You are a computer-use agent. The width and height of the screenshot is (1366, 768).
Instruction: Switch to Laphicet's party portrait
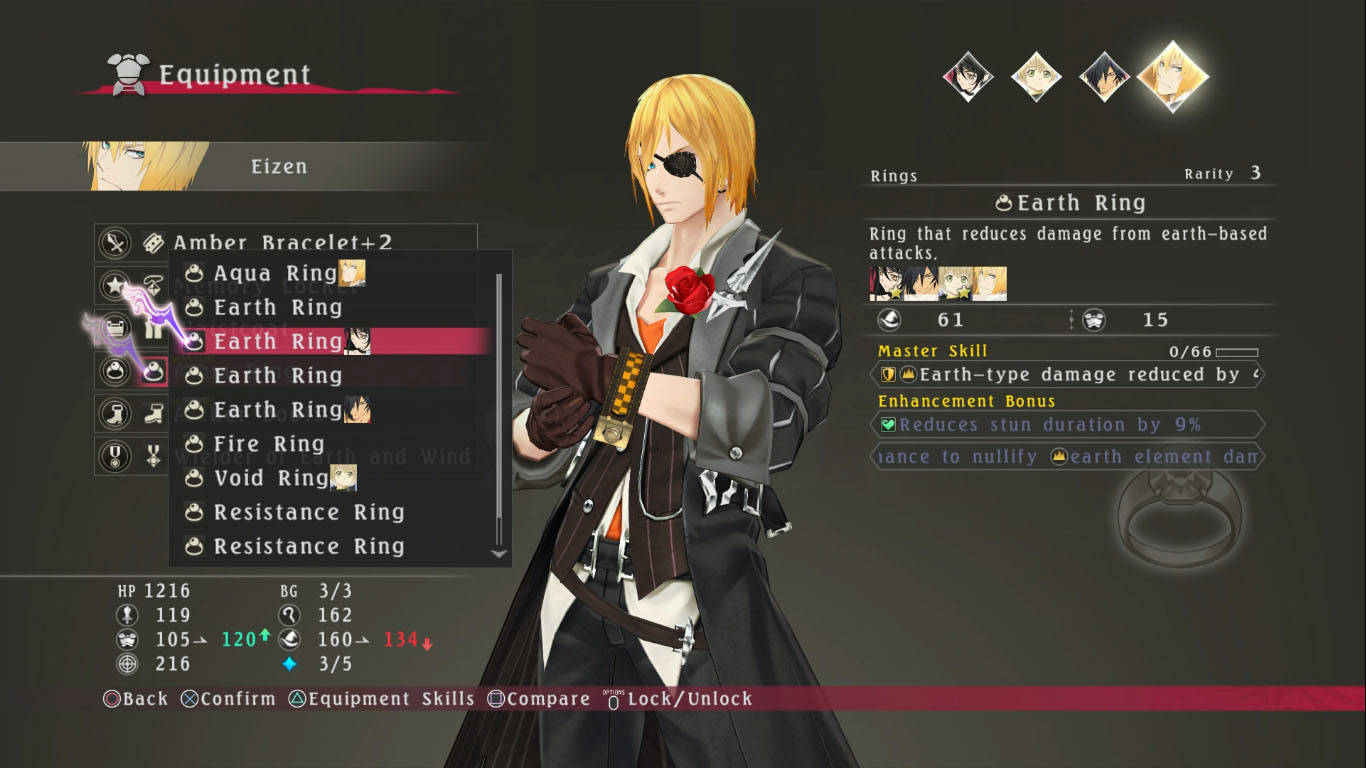(x=1036, y=77)
